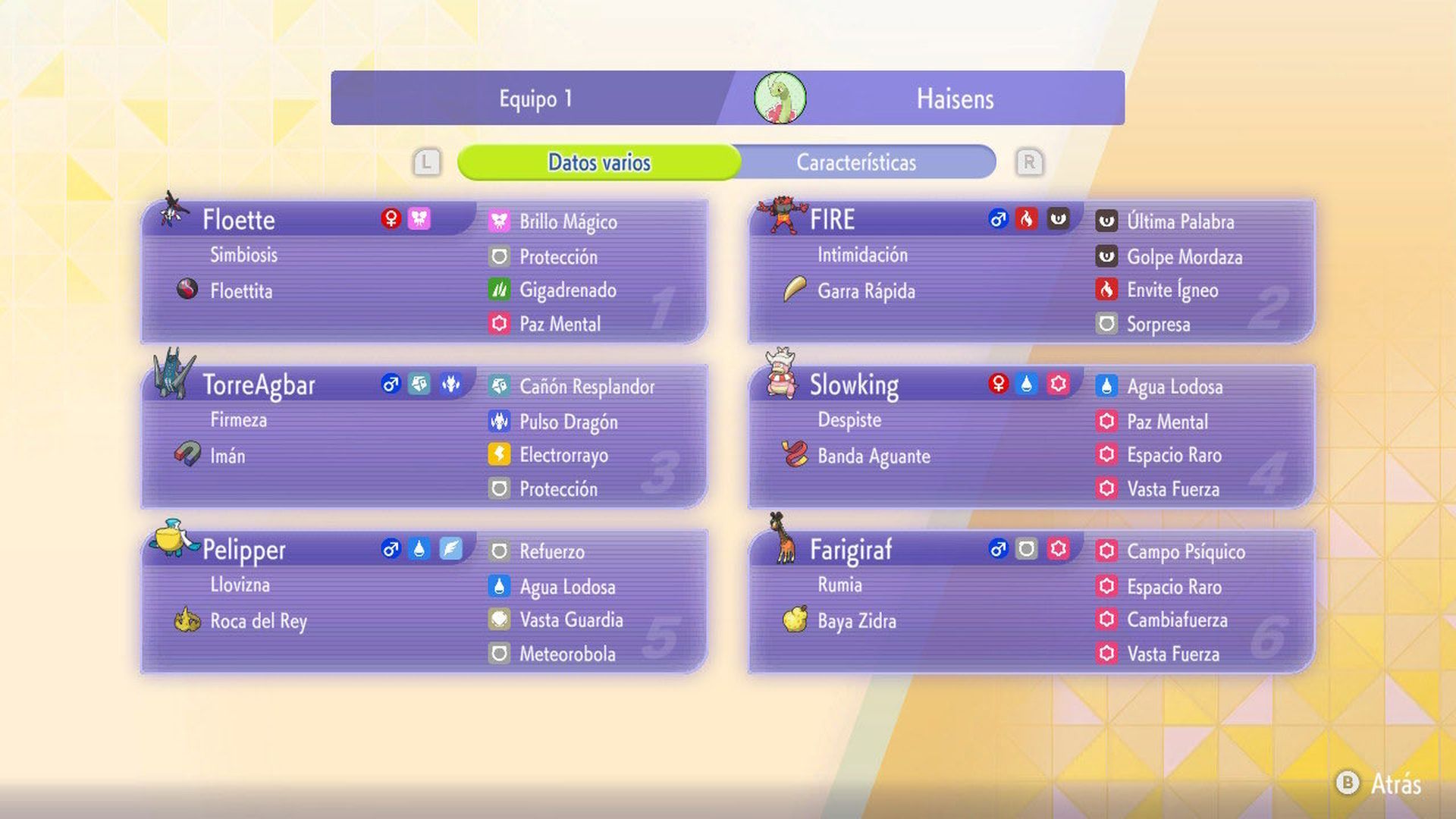Open Farigiraf's Pokémon panel
This screenshot has width=1456, height=819.
point(1031,599)
